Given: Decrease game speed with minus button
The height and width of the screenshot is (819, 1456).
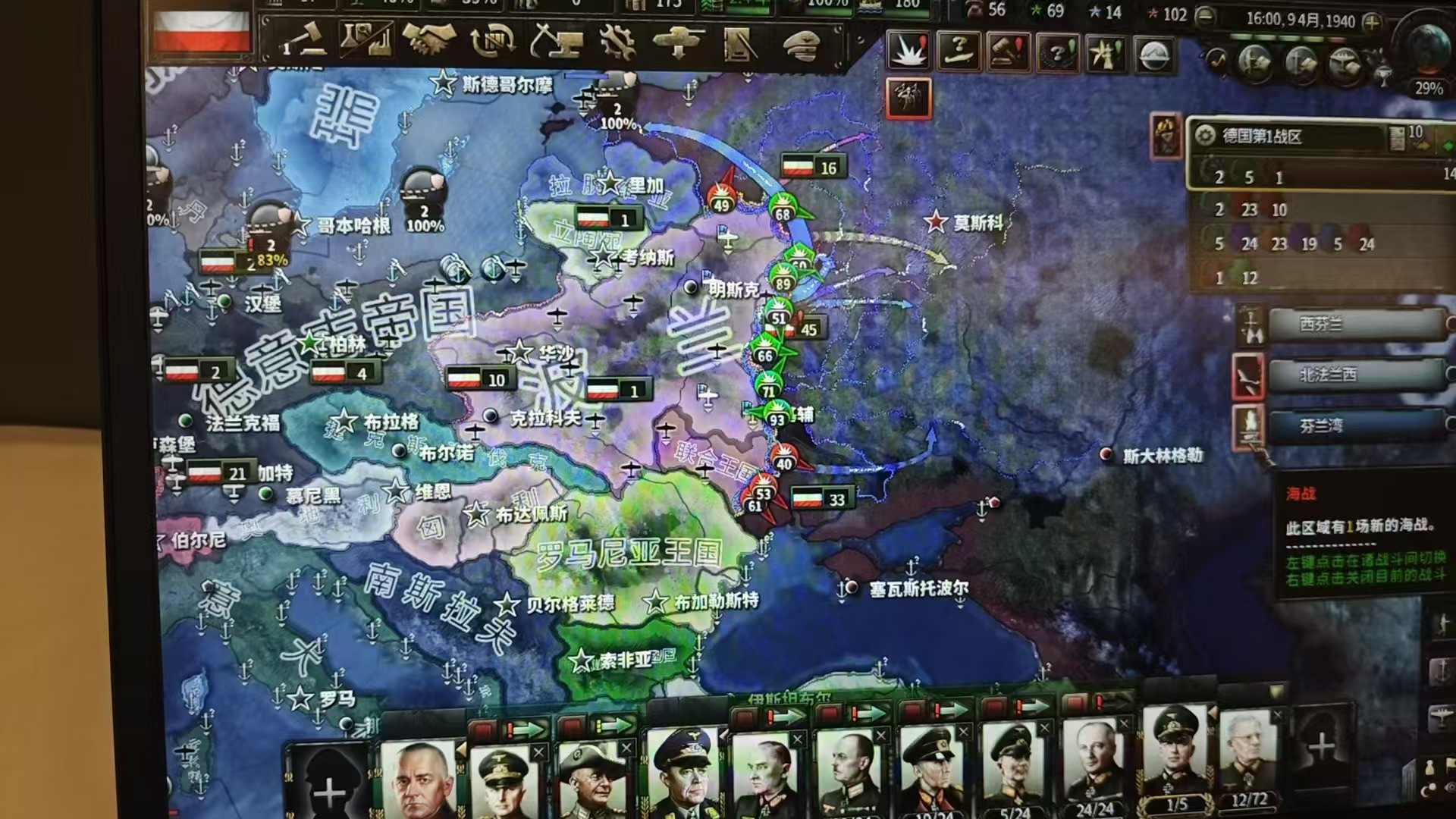Looking at the screenshot, I should 1204,17.
